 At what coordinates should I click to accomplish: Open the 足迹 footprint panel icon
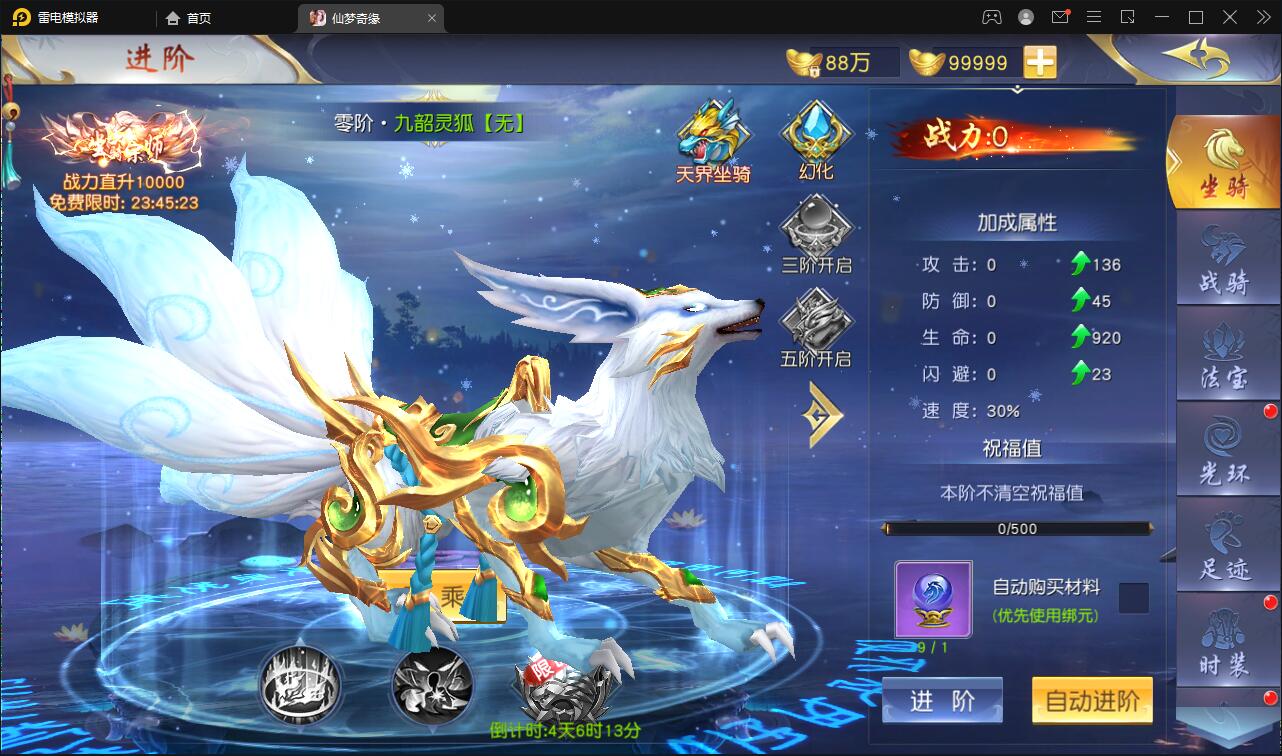pos(1226,545)
